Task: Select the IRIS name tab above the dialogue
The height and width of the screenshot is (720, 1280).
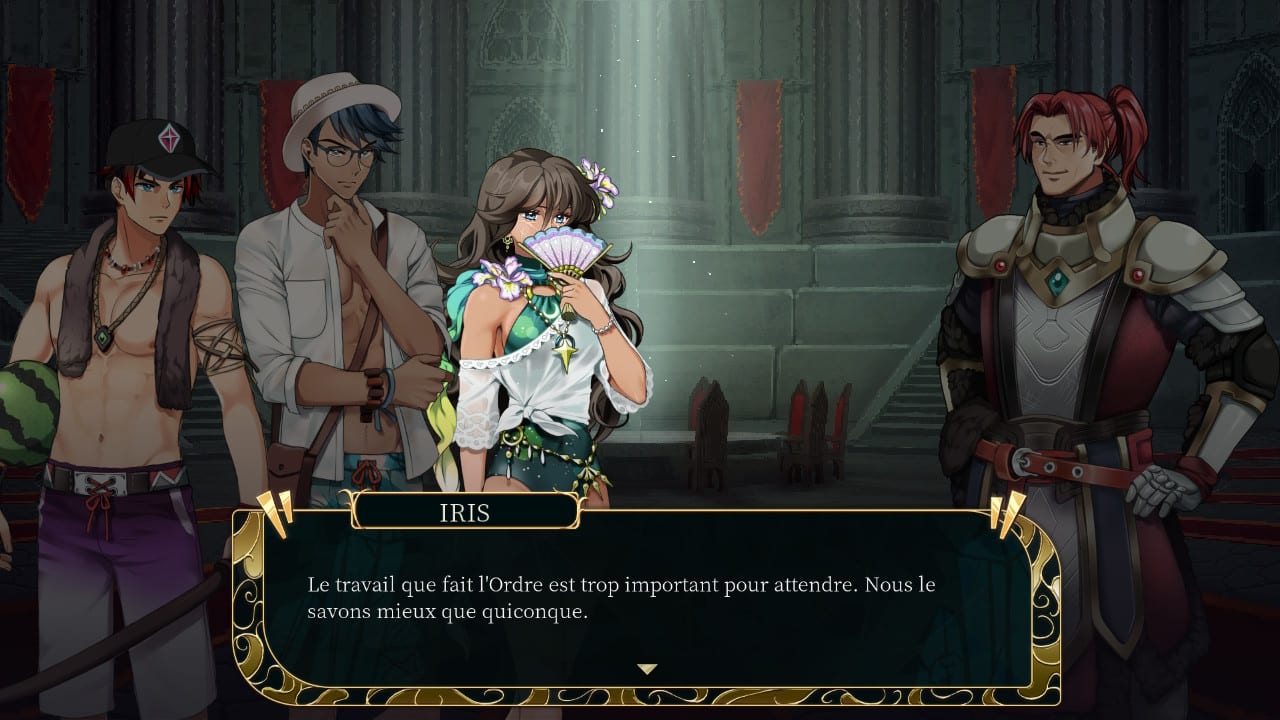Action: pyautogui.click(x=466, y=511)
